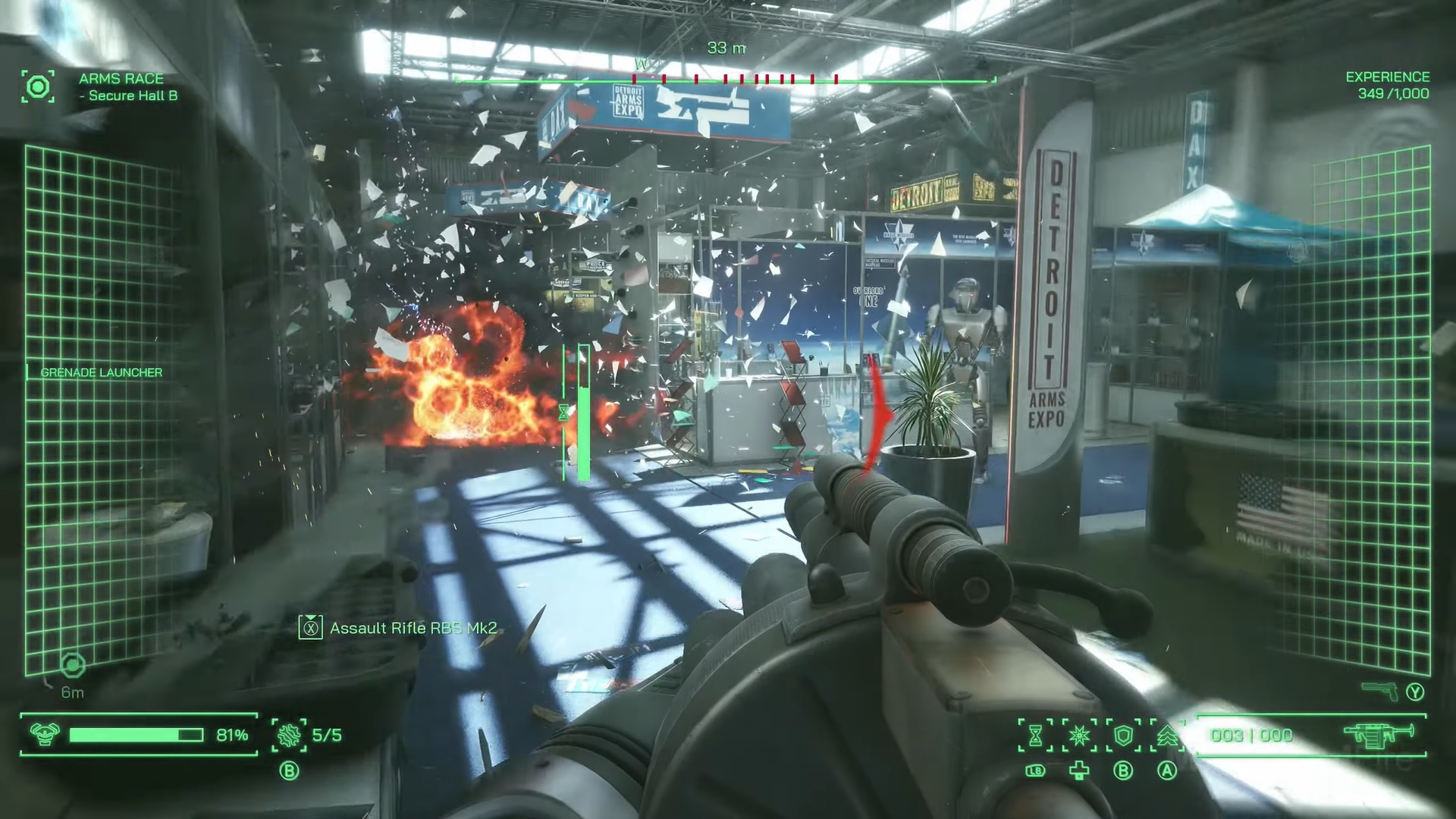The image size is (1456, 819).
Task: Select the hourglass ability icon
Action: pyautogui.click(x=1035, y=735)
